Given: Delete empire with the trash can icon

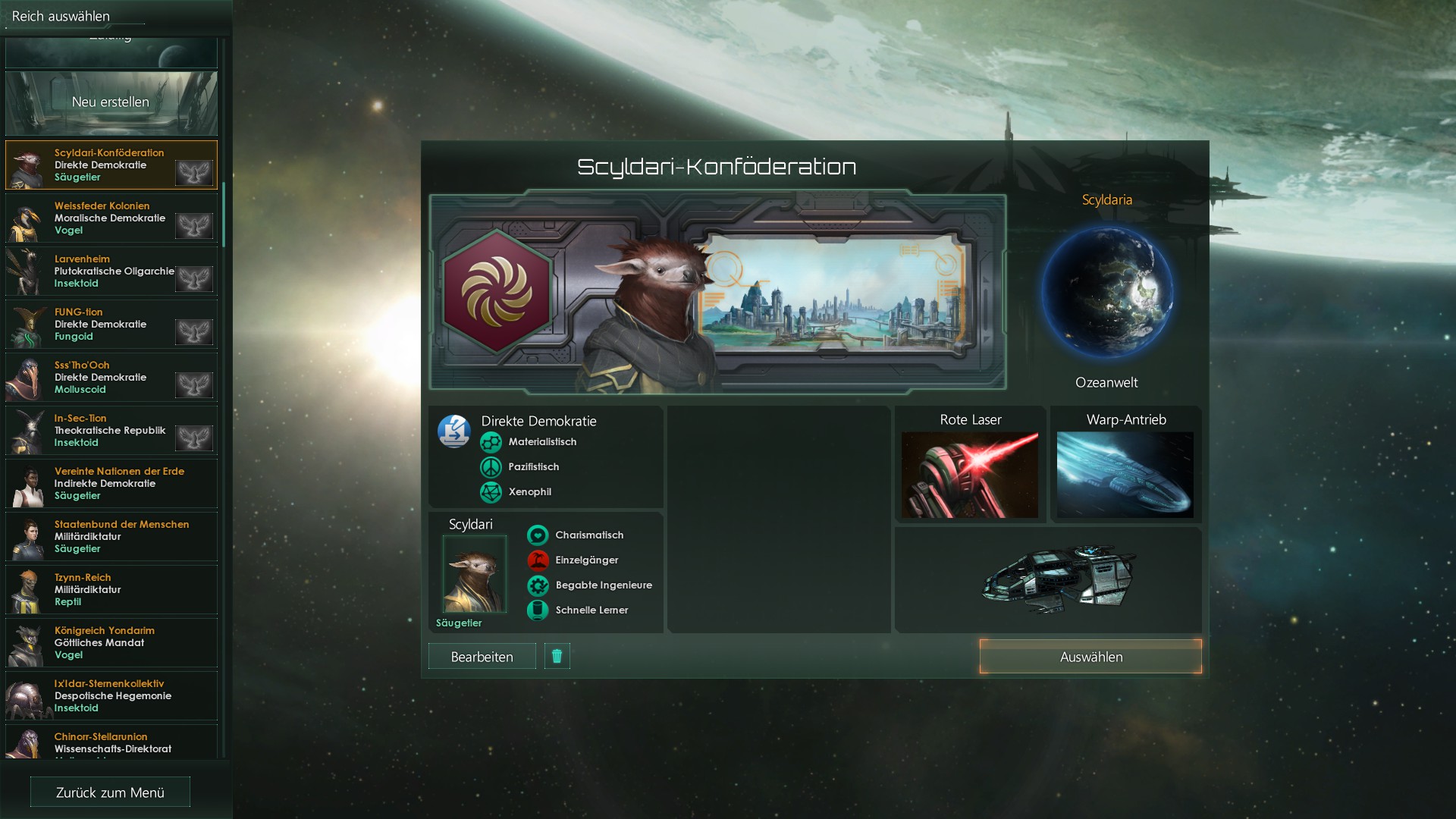Looking at the screenshot, I should (557, 656).
